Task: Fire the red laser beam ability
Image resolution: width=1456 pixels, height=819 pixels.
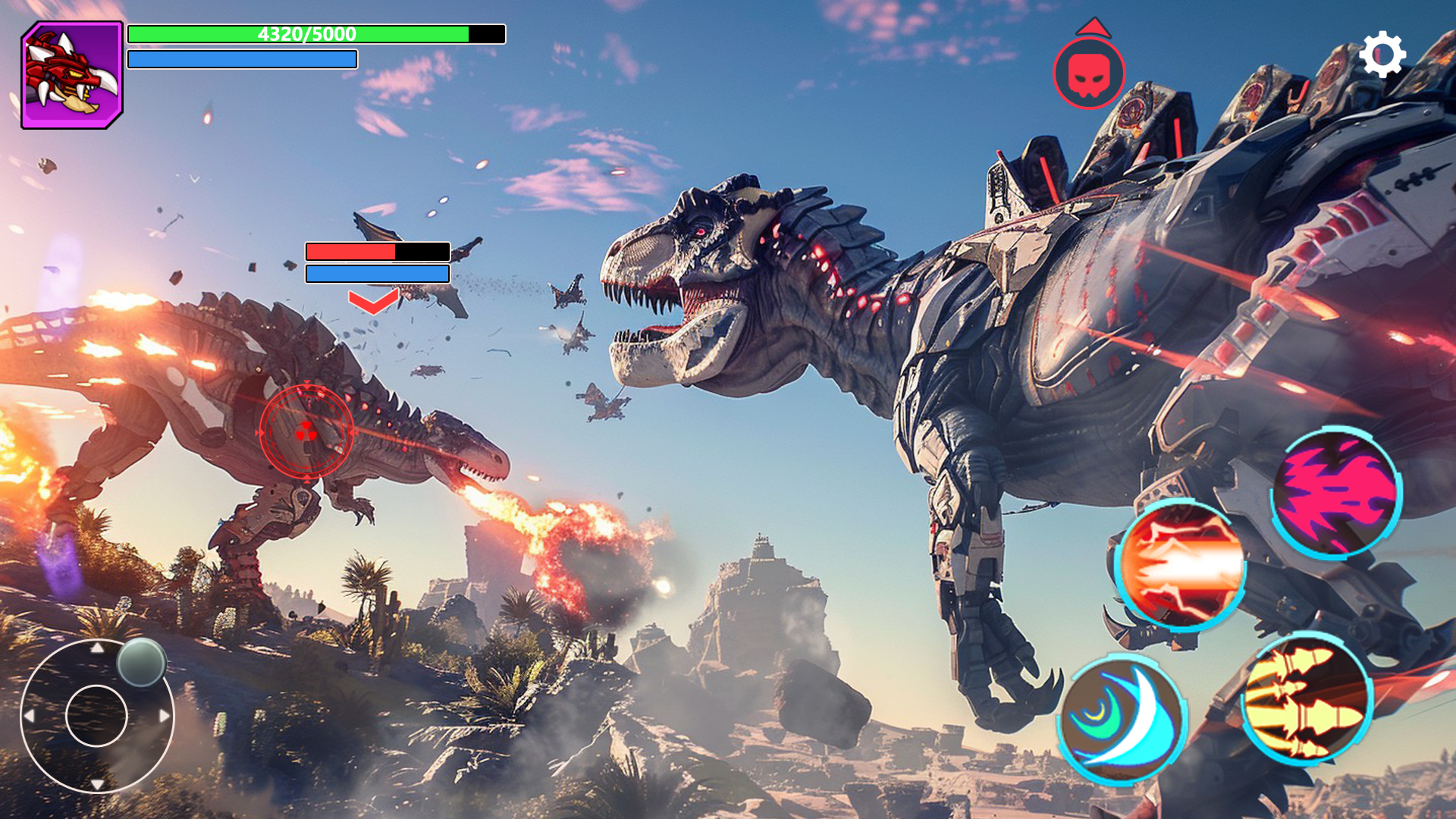Action: 1181,566
